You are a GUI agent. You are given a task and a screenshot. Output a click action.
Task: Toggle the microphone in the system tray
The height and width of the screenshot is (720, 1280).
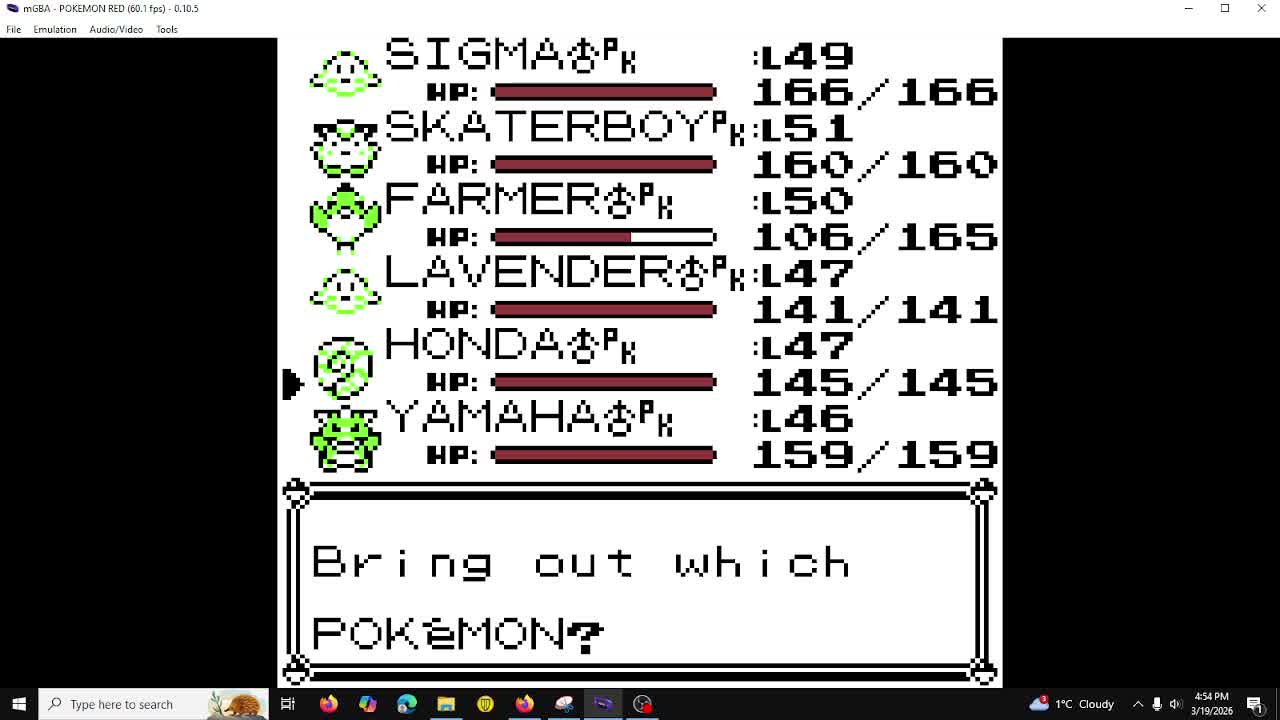(x=1157, y=704)
